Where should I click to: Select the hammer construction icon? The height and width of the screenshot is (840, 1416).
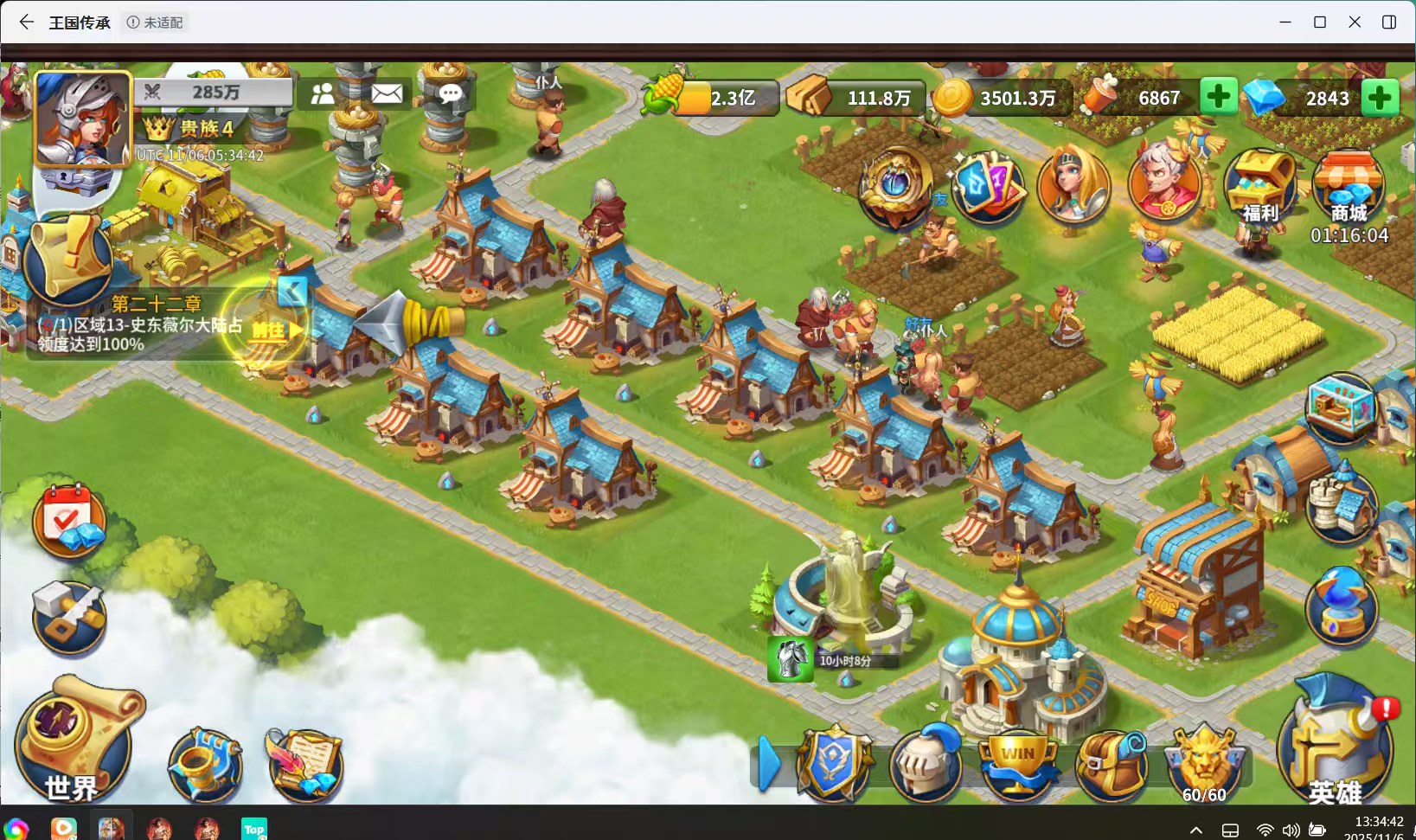tap(69, 616)
